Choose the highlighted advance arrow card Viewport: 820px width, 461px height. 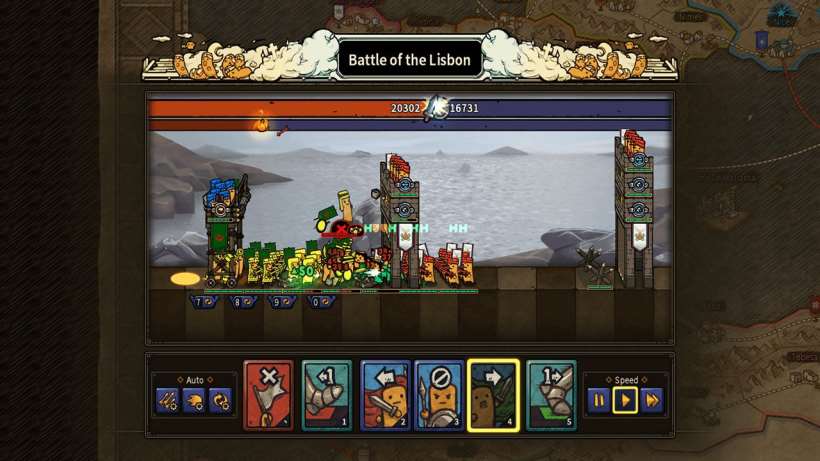[x=493, y=395]
